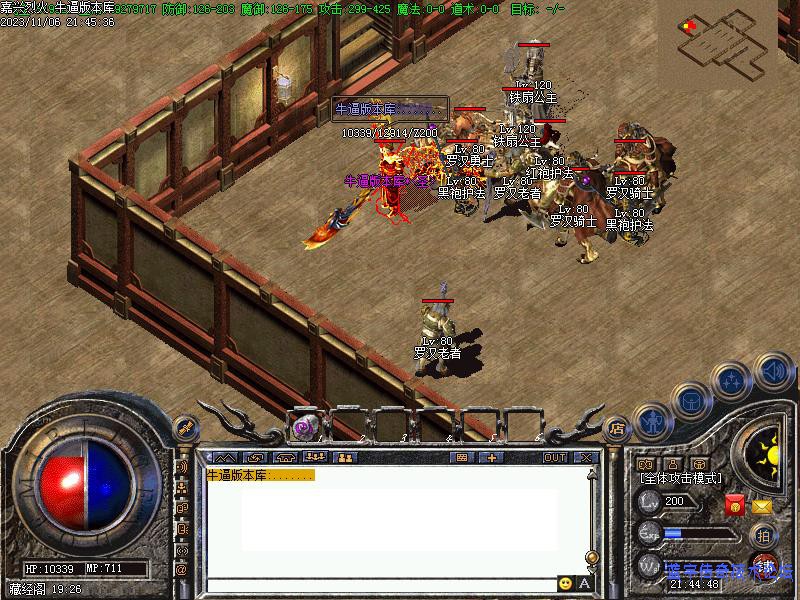Click the two-person team icon in chat toolbar
The width and height of the screenshot is (800, 600).
click(346, 457)
